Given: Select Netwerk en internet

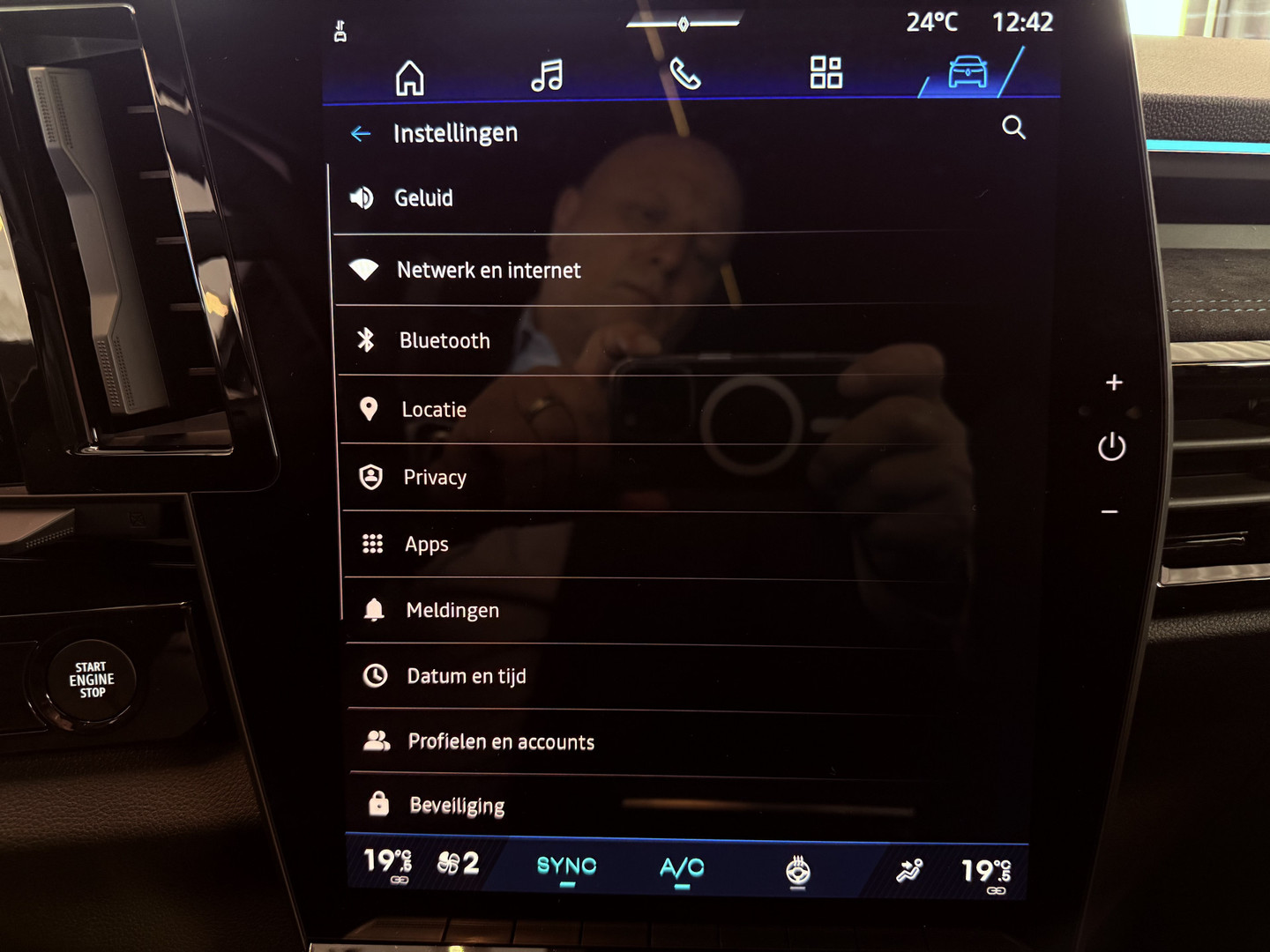Looking at the screenshot, I should (488, 271).
